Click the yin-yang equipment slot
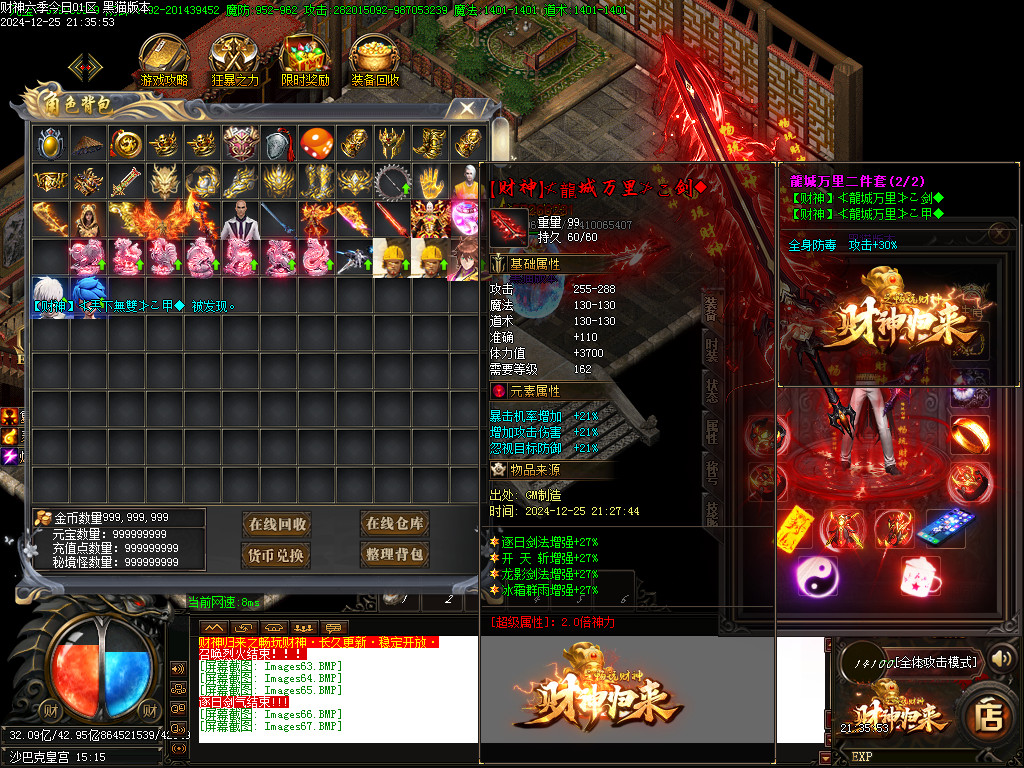 [x=816, y=577]
